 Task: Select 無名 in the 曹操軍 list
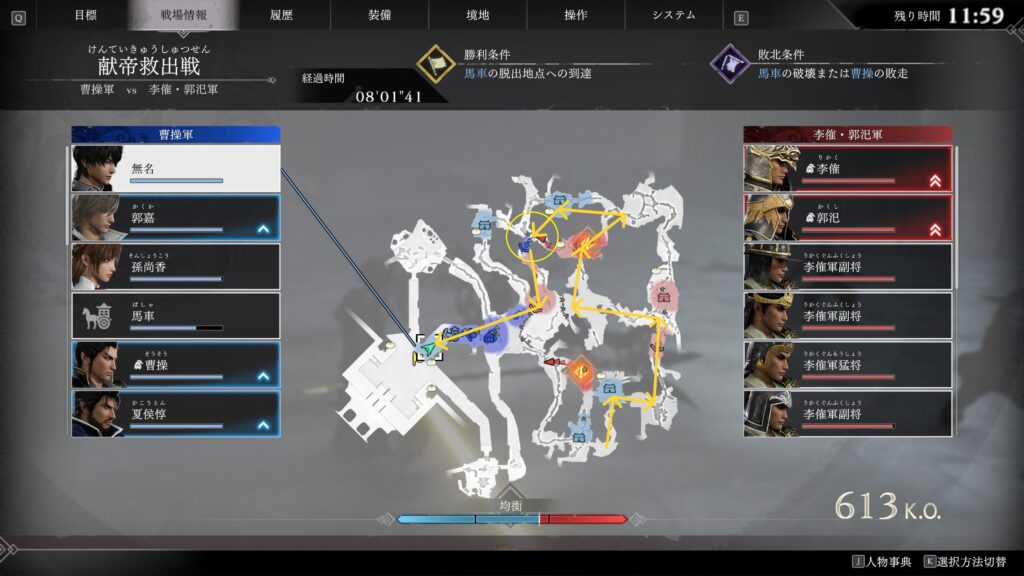[175, 169]
